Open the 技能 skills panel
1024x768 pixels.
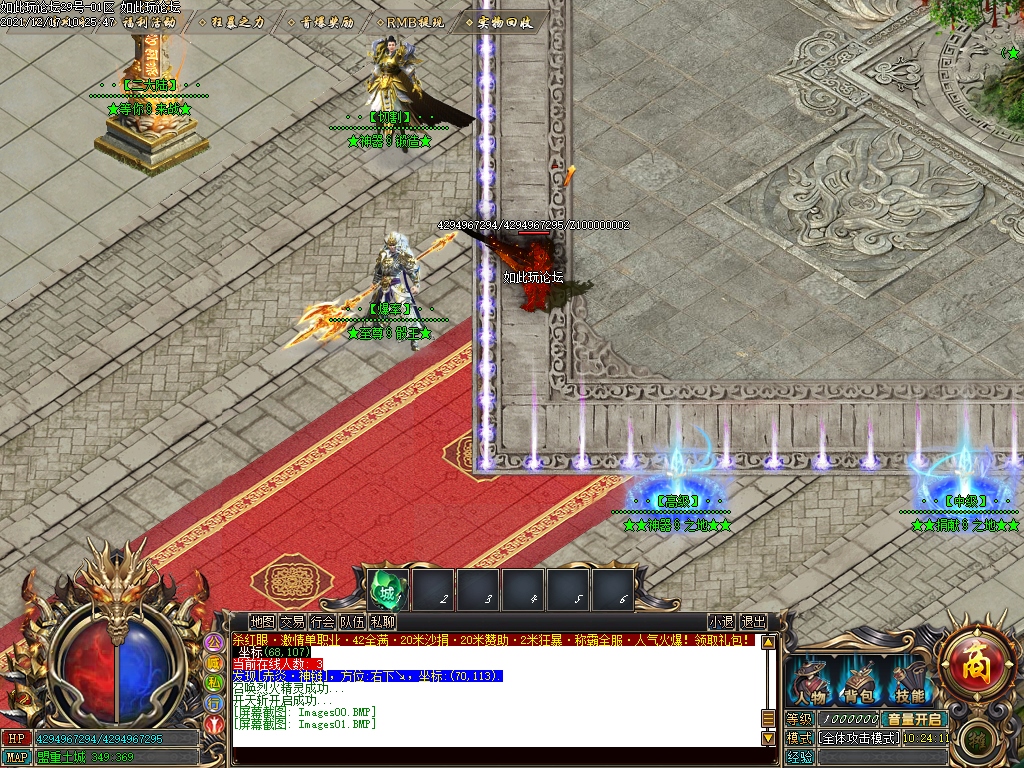(909, 685)
